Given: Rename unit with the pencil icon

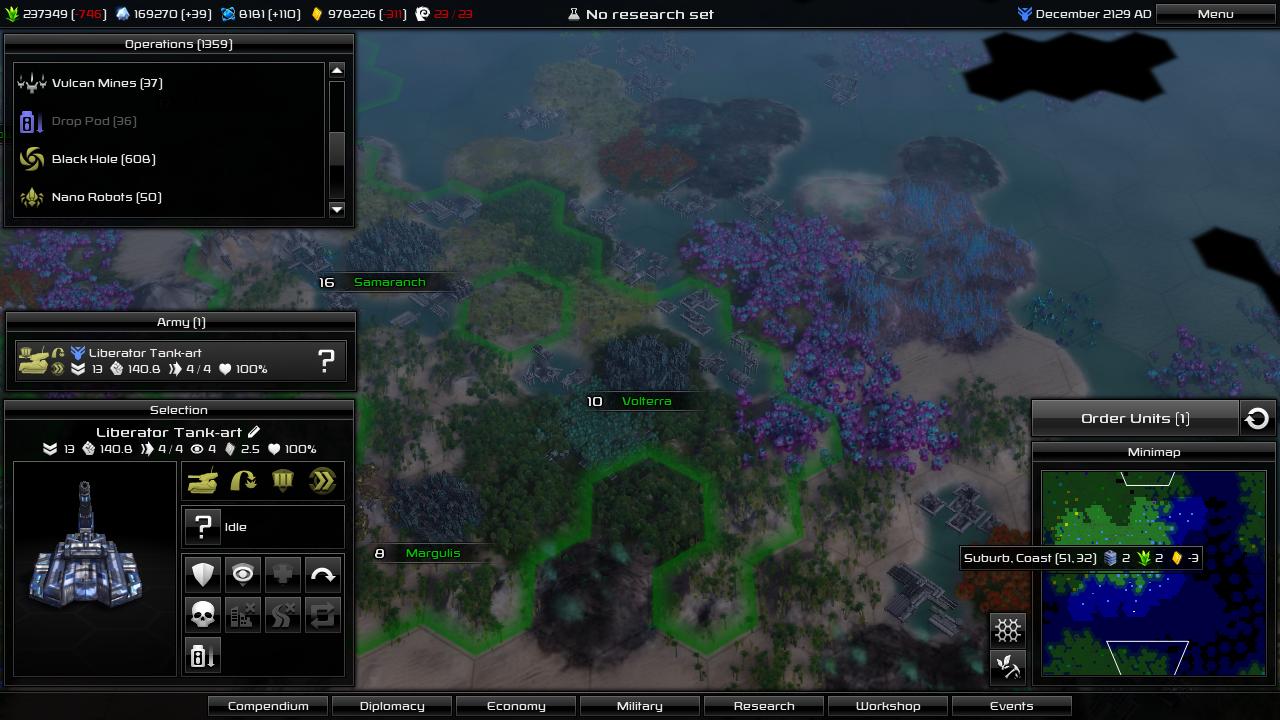Looking at the screenshot, I should [x=254, y=432].
